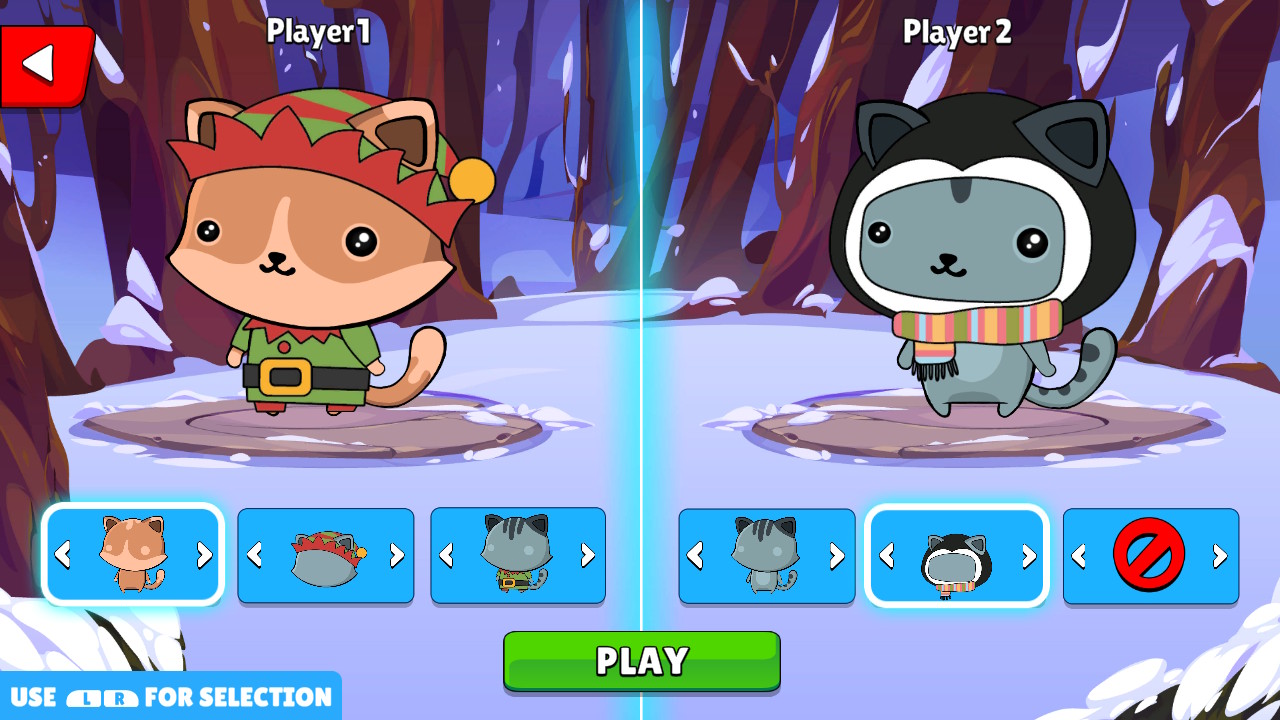The width and height of the screenshot is (1280, 720).
Task: Select the raccoon hood thumbnail for Player 2
Action: 956,555
